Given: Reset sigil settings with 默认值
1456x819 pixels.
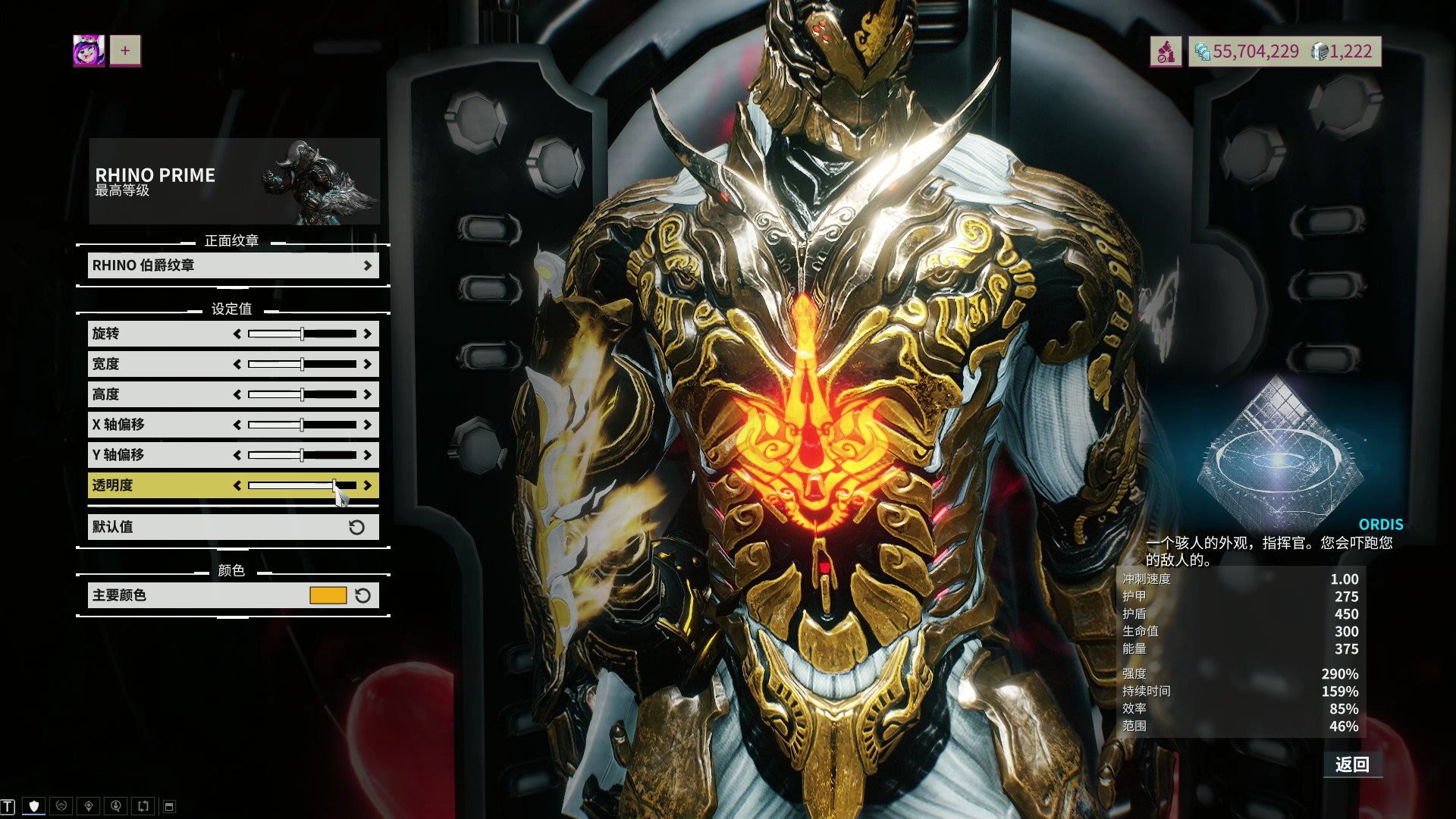Looking at the screenshot, I should click(233, 527).
